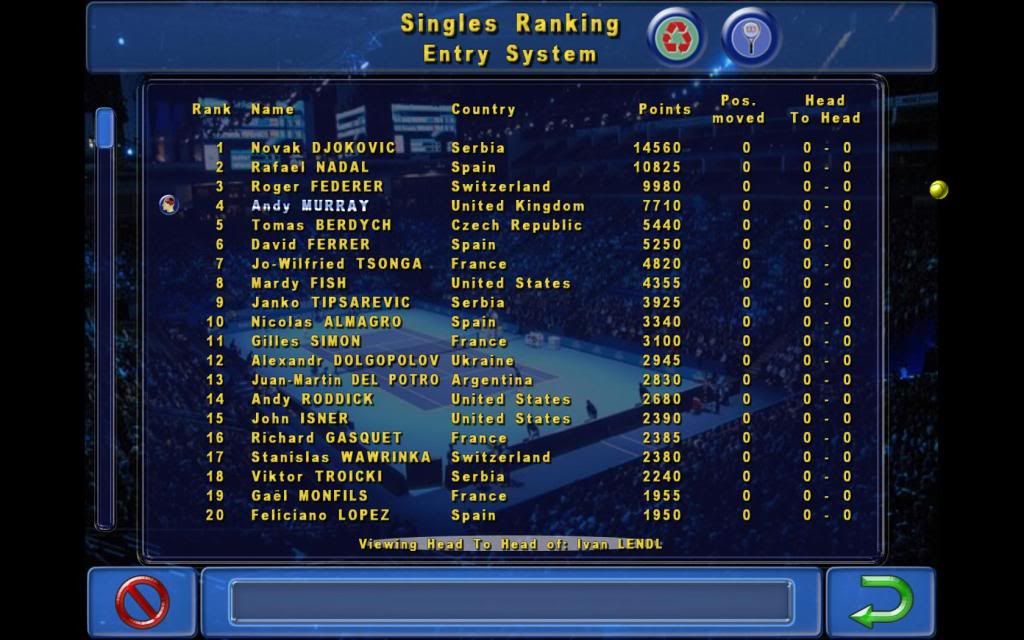Click the red cancel button
Screen dimensions: 1024x640
(142, 602)
